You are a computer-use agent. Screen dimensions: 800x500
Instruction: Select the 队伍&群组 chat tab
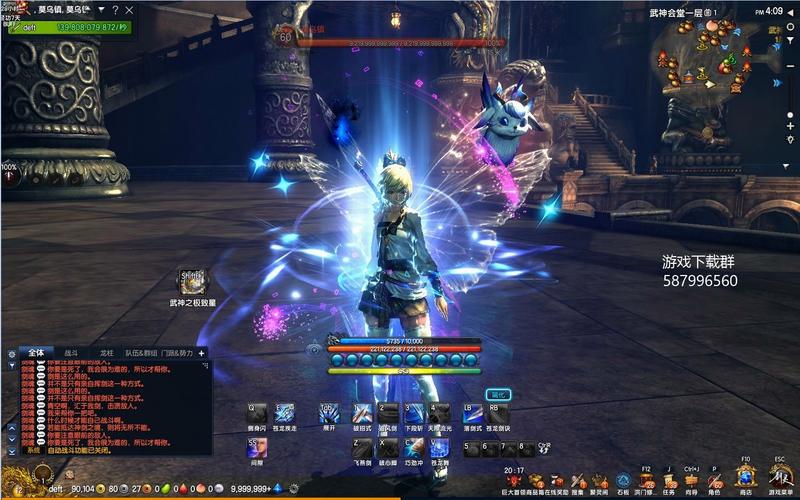[x=142, y=353]
